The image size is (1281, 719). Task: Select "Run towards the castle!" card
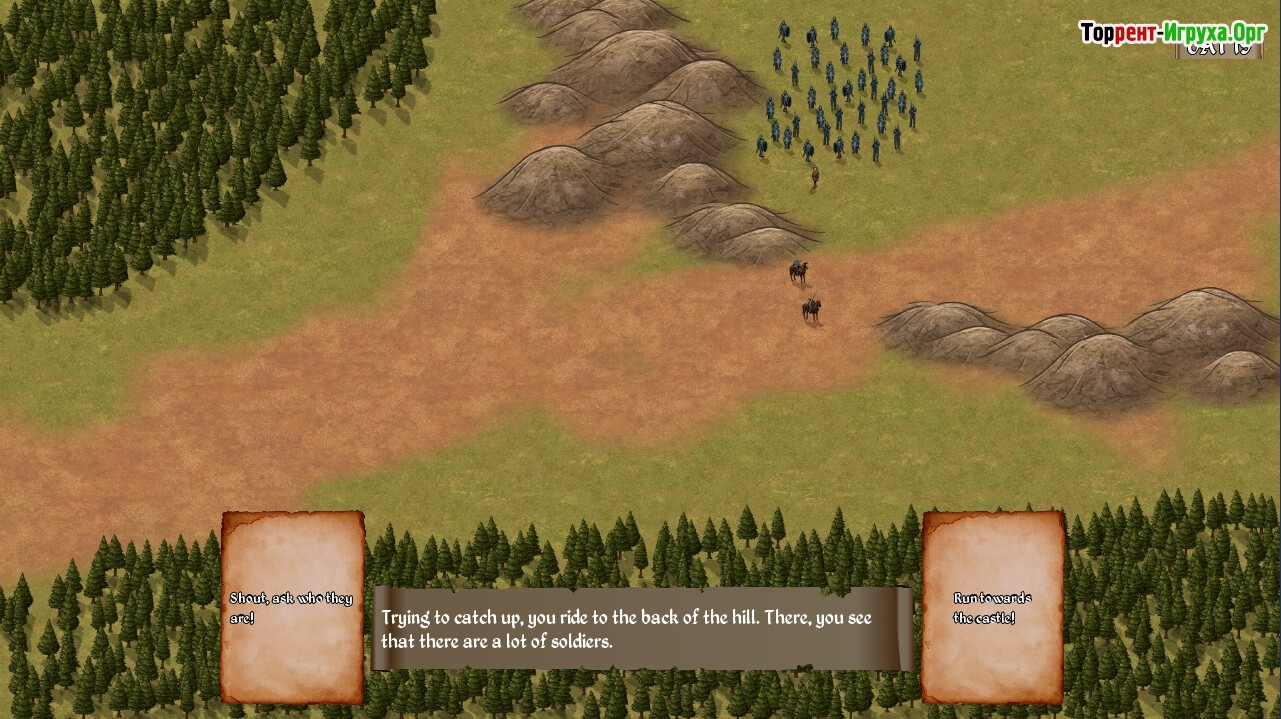pyautogui.click(x=992, y=607)
